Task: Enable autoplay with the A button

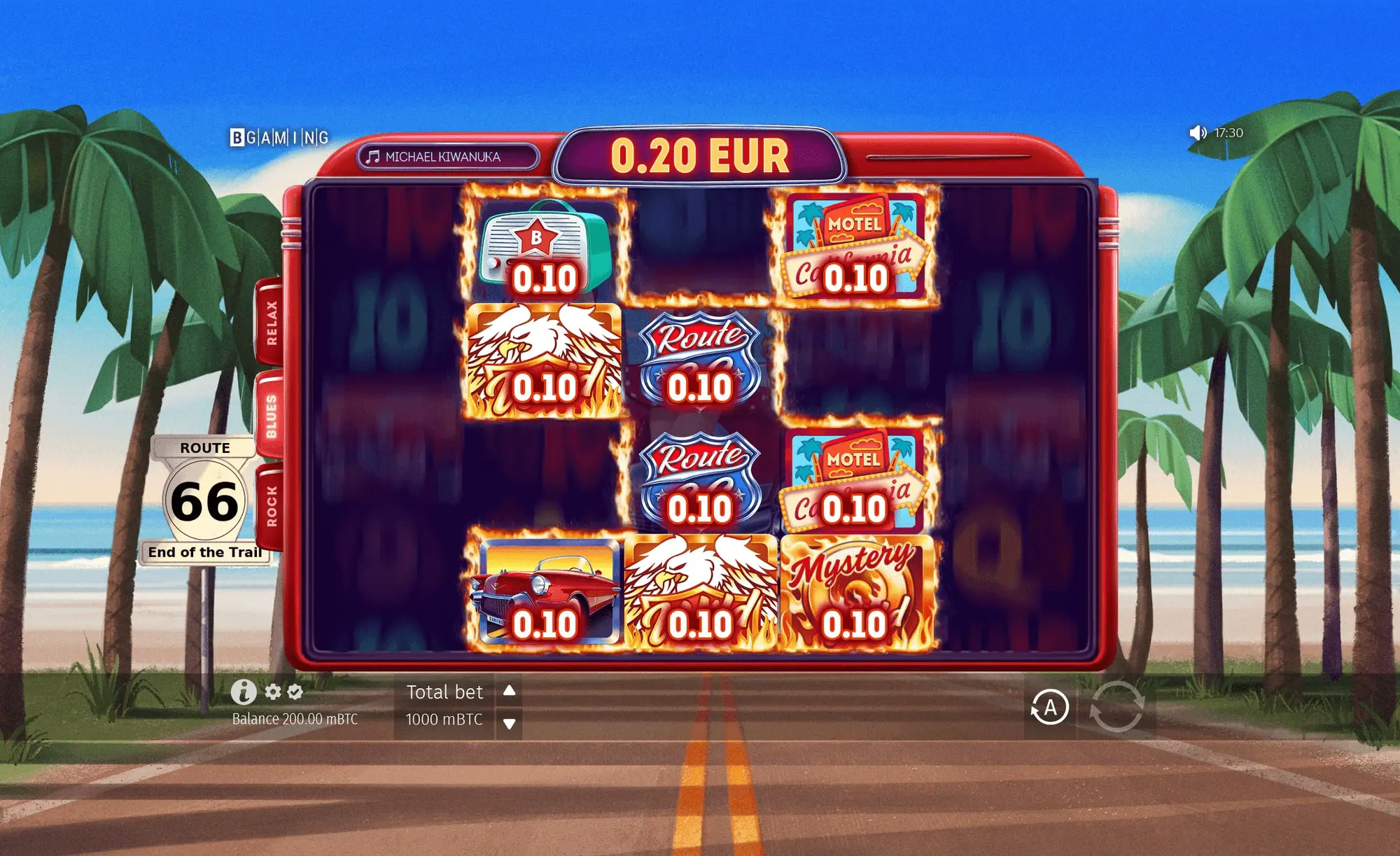Action: [x=1049, y=708]
